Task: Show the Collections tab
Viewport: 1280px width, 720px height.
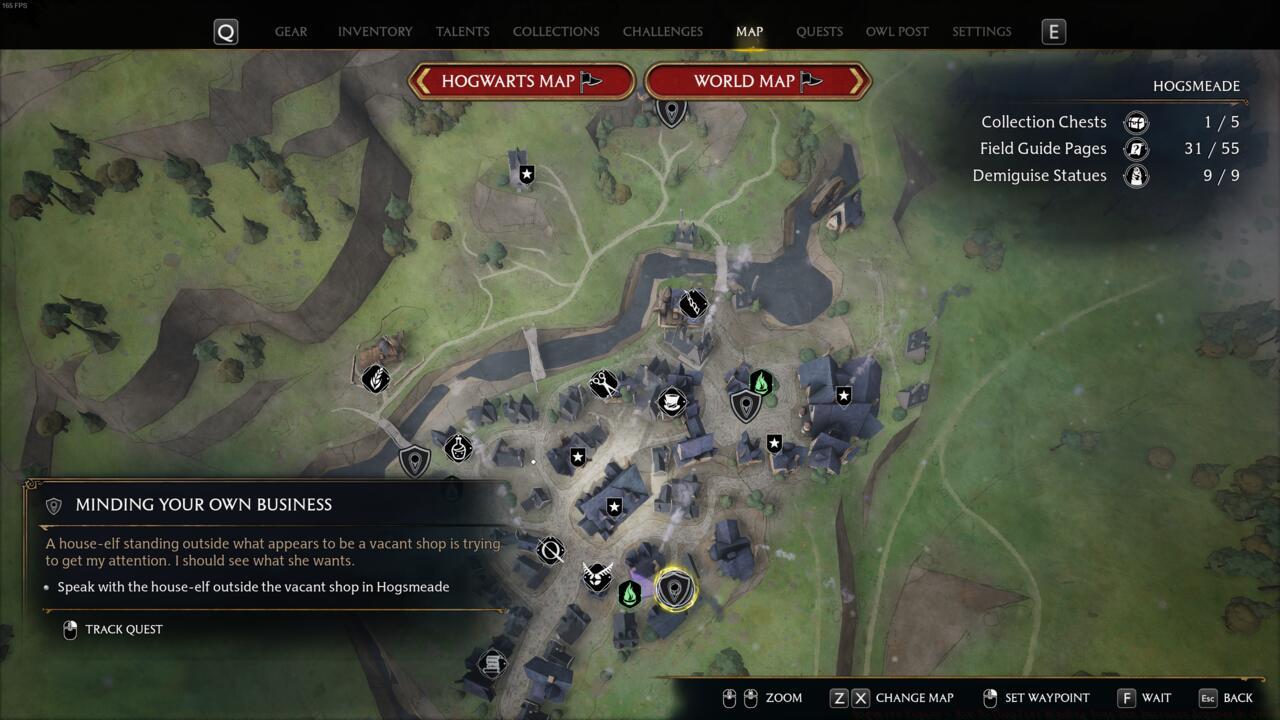Action: coord(556,31)
